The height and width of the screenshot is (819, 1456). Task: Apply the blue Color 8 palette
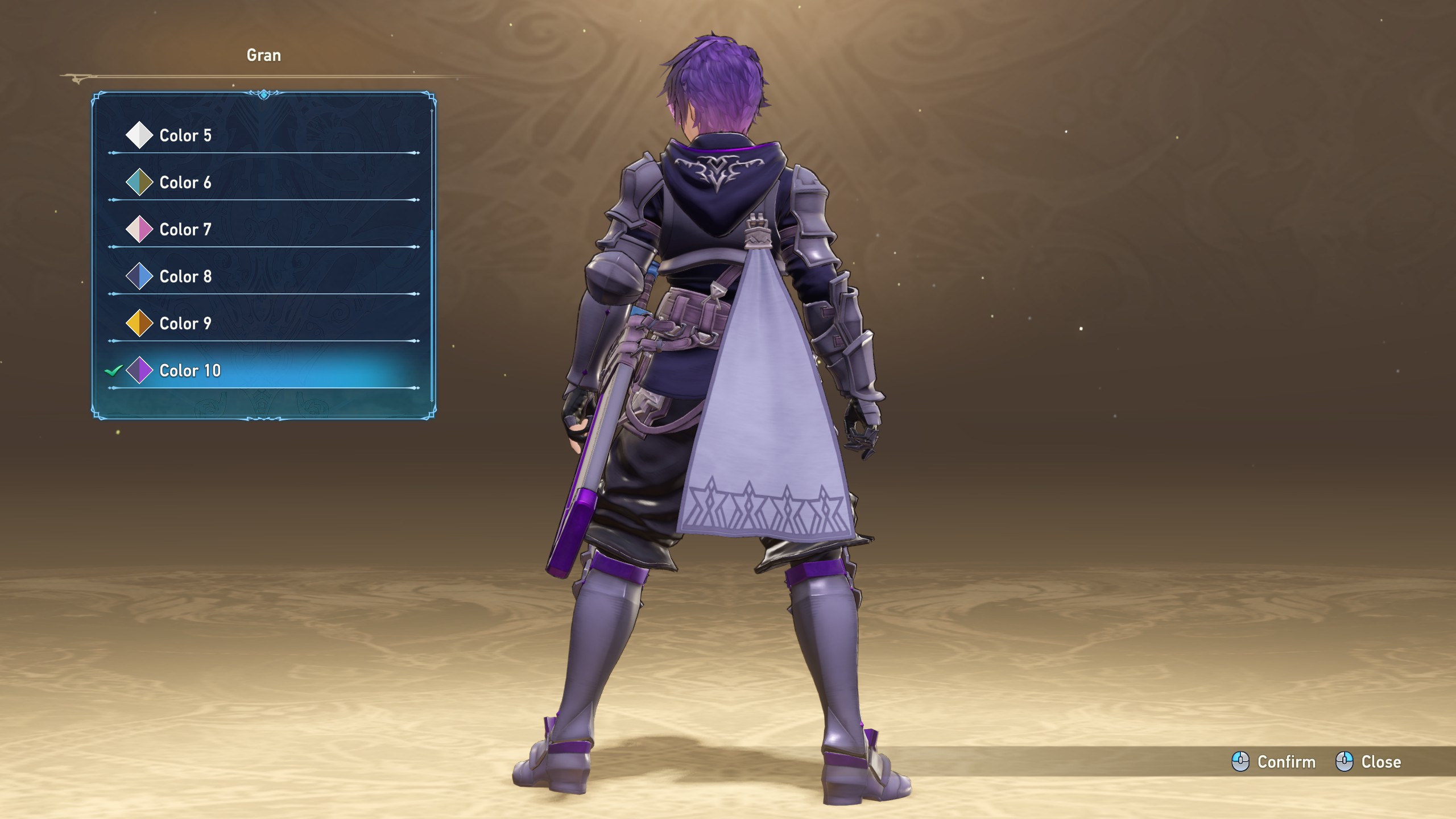pyautogui.click(x=185, y=277)
